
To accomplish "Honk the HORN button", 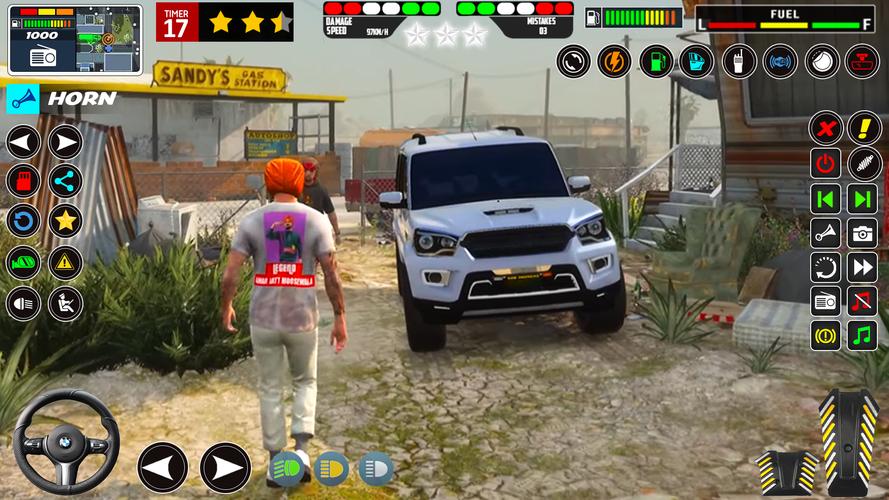I will click(x=62, y=98).
